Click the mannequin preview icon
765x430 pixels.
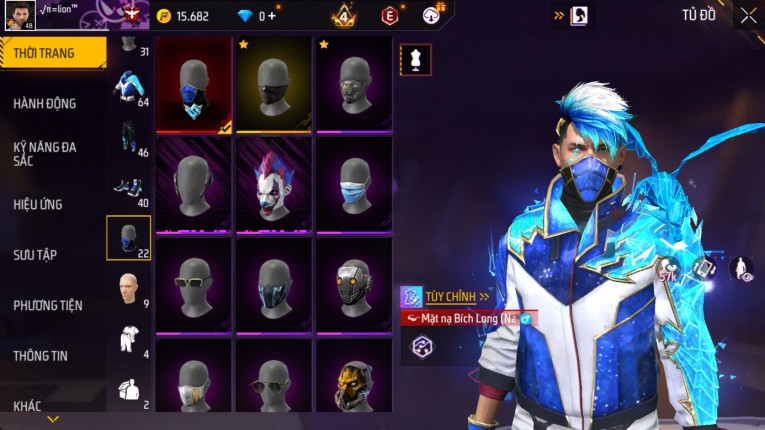(416, 59)
